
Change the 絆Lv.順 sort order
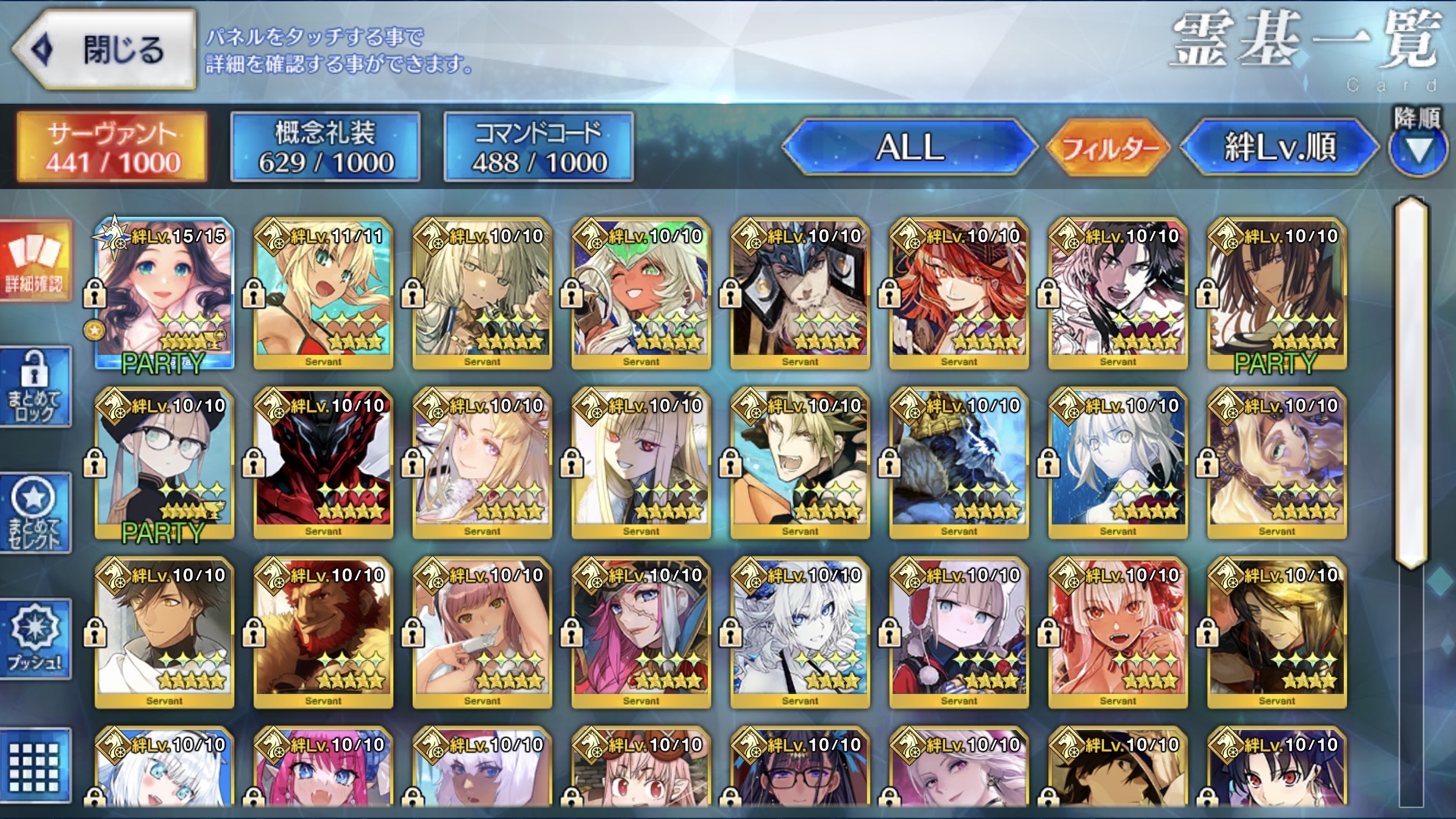[1279, 147]
